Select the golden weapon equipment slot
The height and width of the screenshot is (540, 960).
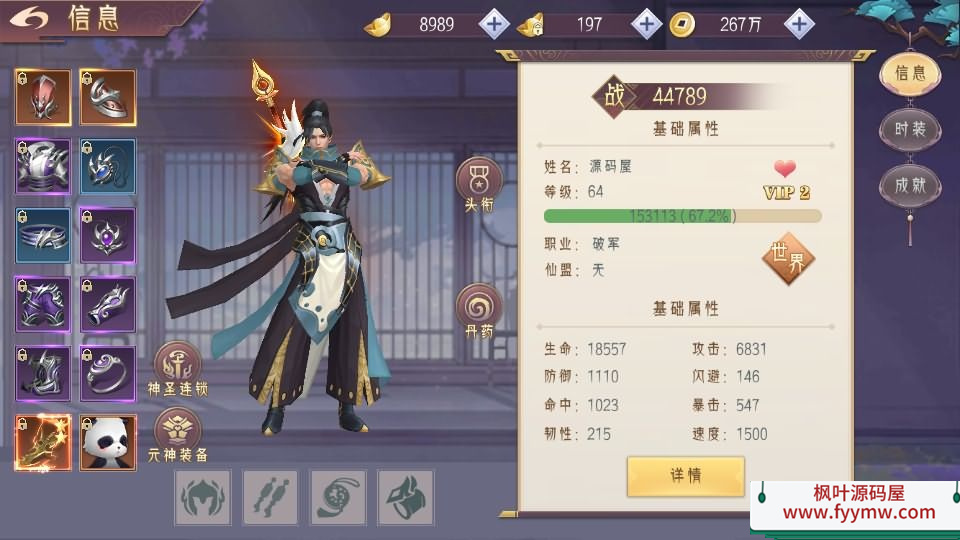click(43, 443)
